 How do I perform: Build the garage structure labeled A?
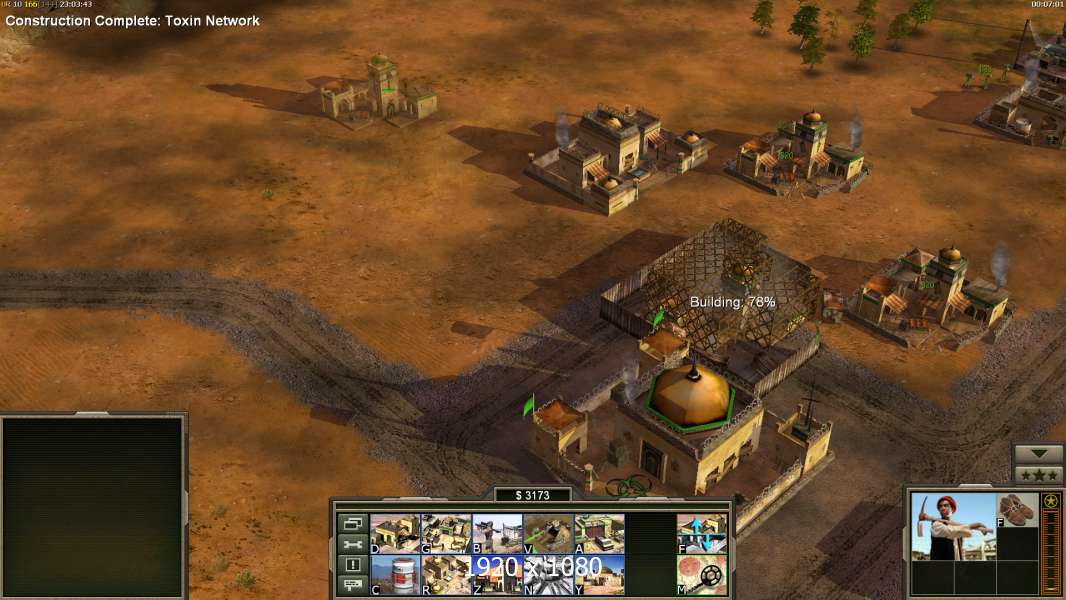(x=599, y=533)
